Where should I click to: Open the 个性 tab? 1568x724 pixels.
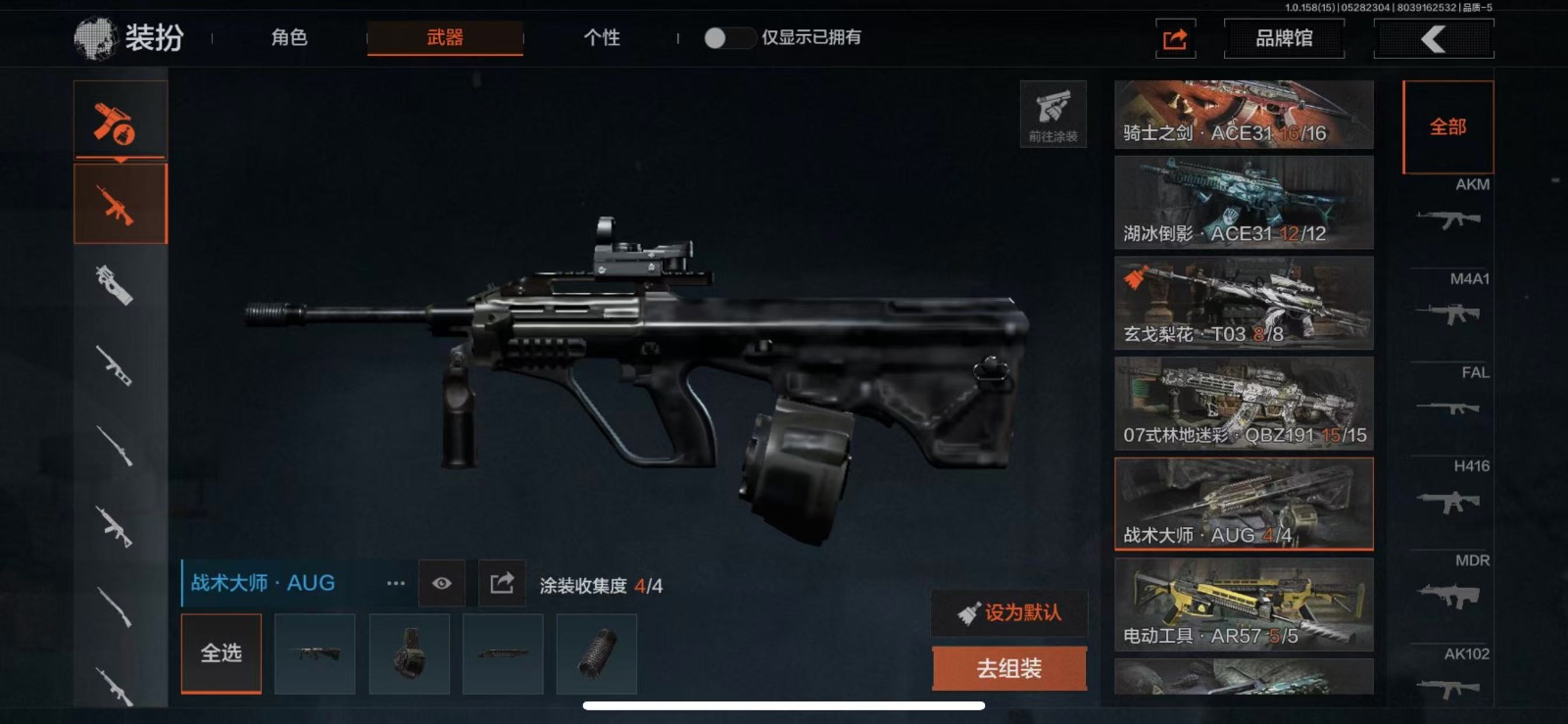pos(602,37)
